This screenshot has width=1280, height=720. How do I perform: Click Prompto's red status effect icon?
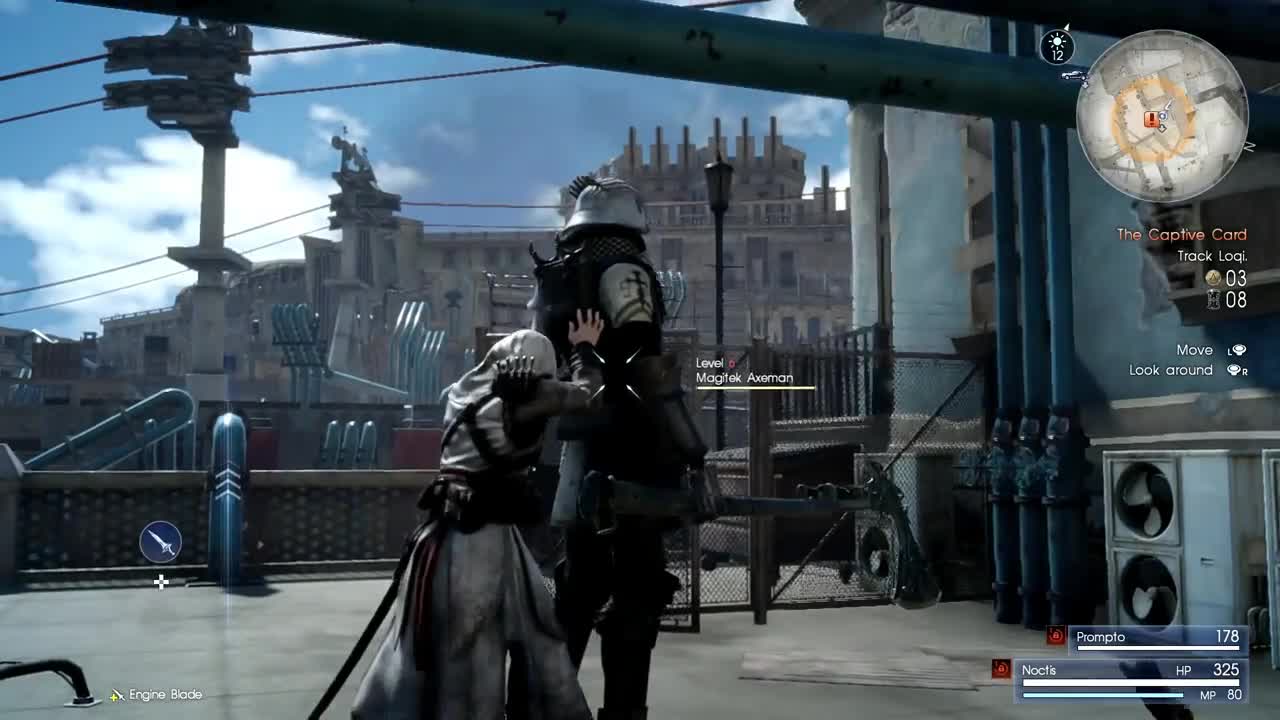pos(1056,634)
